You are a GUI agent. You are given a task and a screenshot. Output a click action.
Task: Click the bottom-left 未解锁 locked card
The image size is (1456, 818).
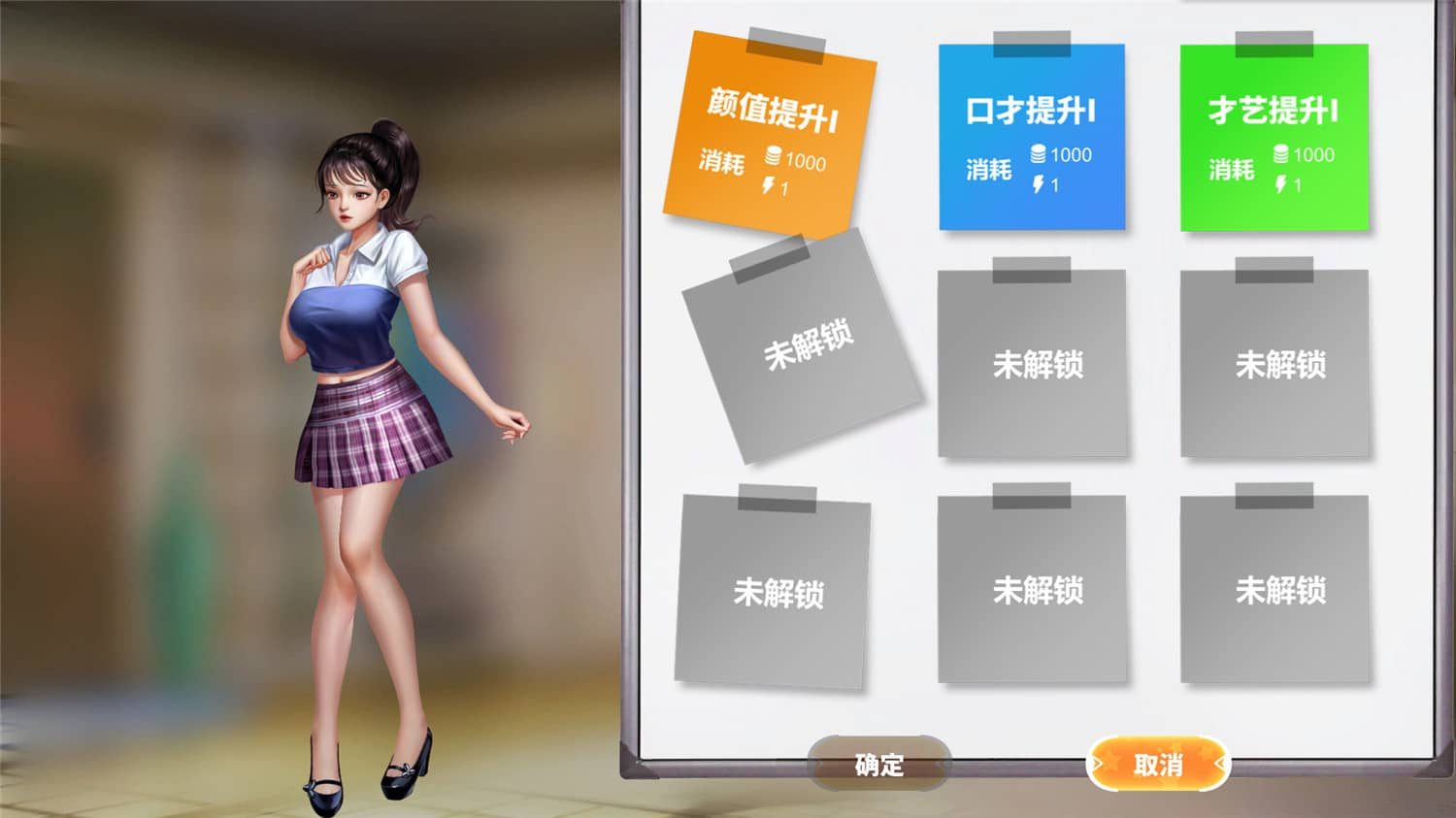(x=777, y=590)
